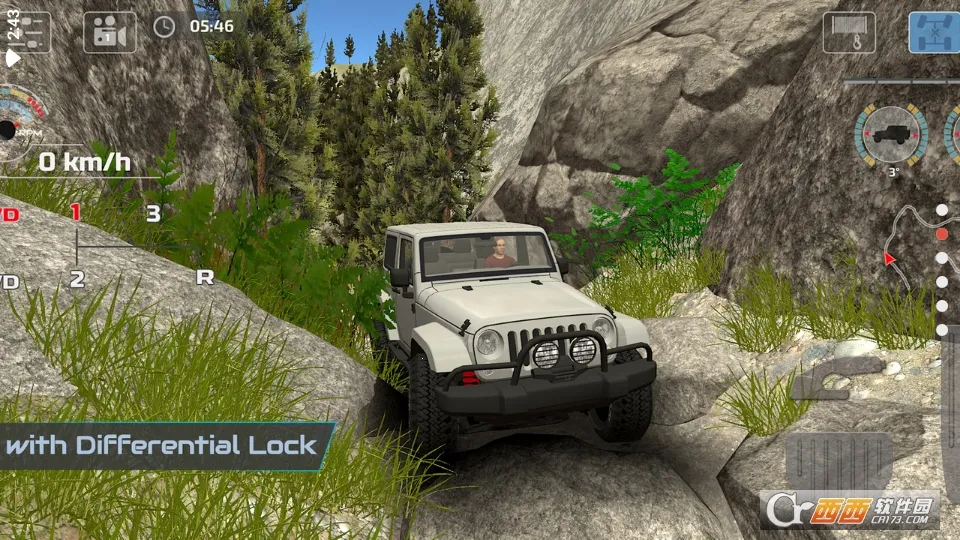Select the red gear dot on the selector
Viewport: 960px width, 540px height.
(941, 234)
